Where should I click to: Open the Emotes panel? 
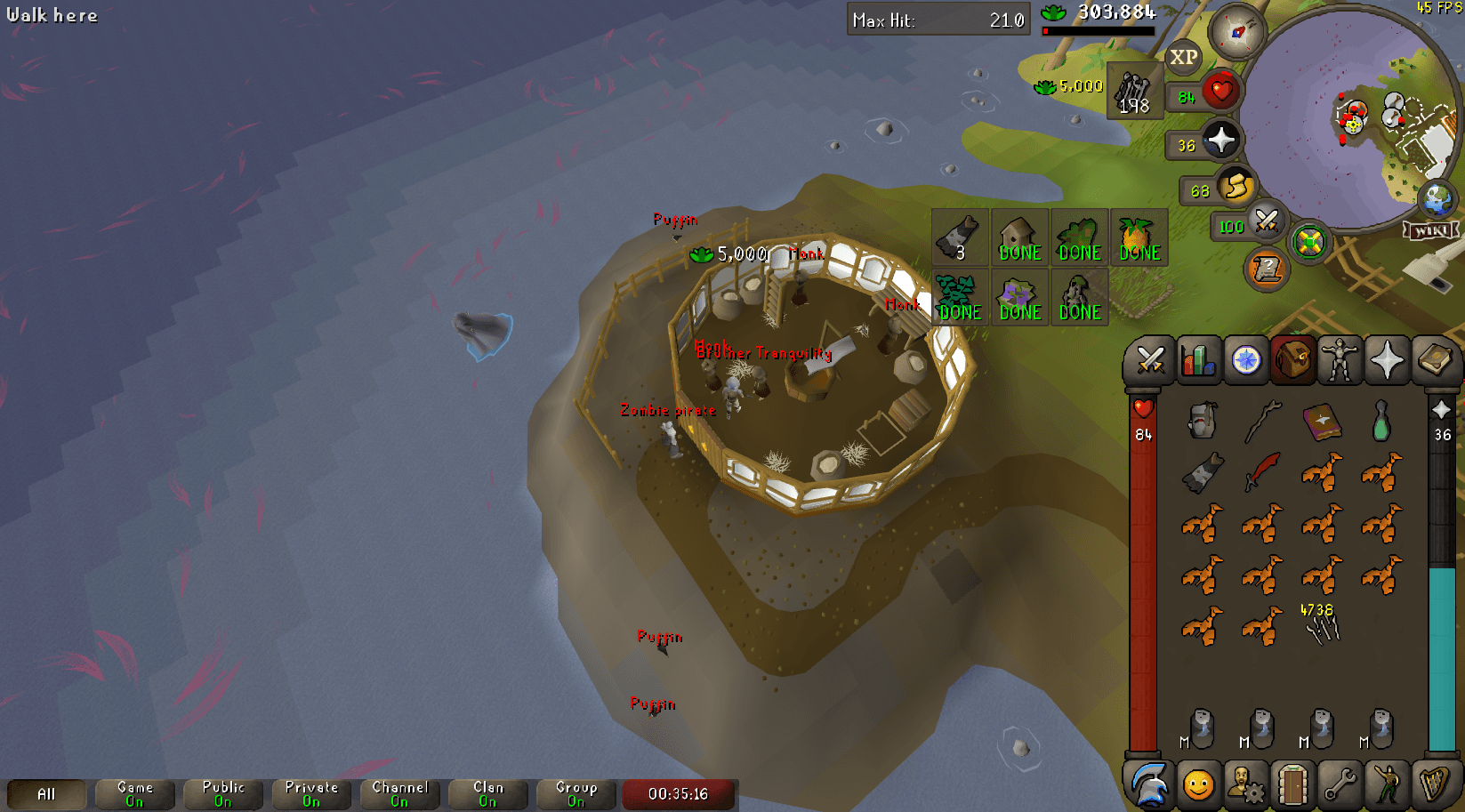click(1389, 786)
